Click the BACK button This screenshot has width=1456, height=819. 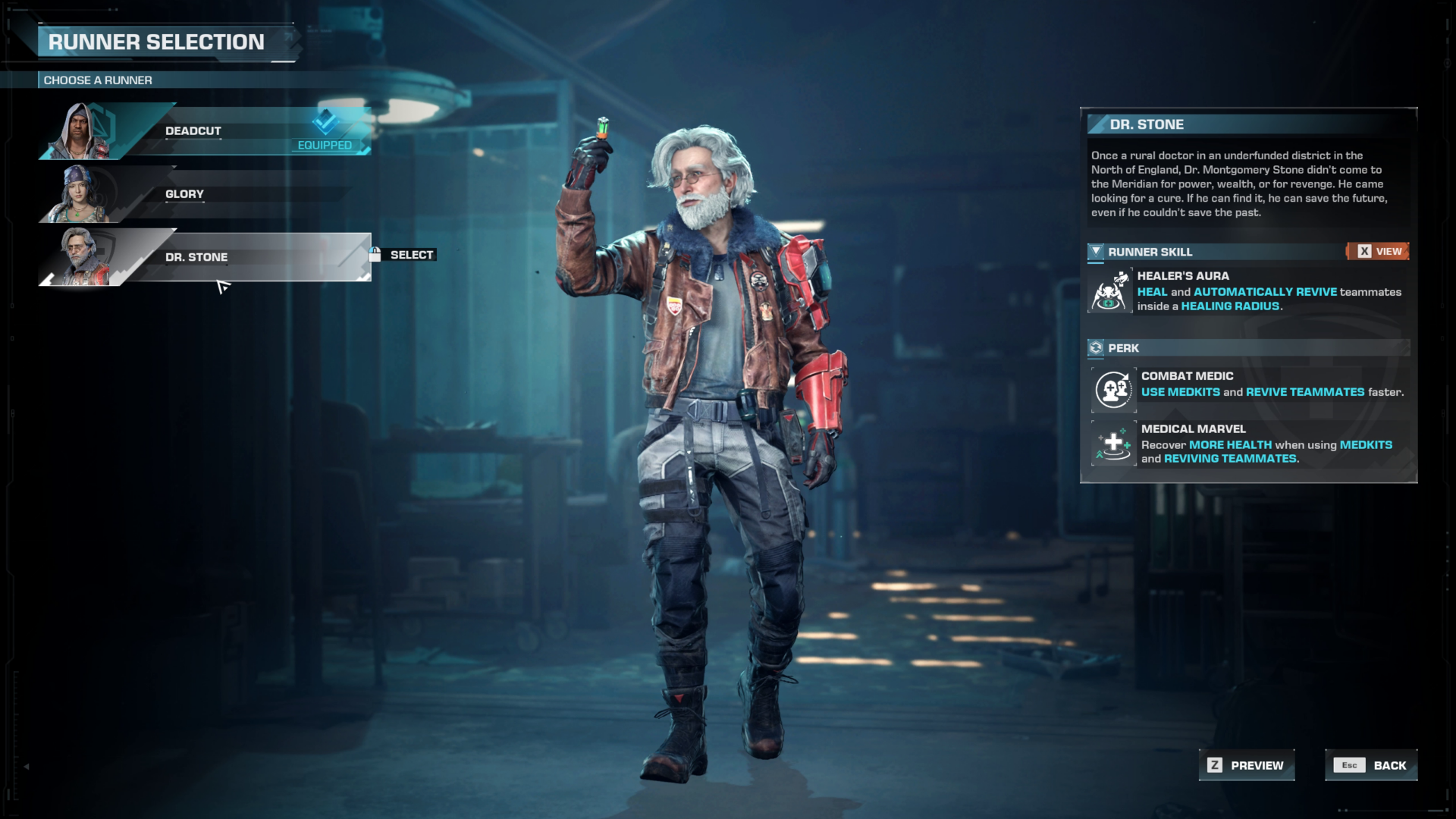pos(1370,765)
